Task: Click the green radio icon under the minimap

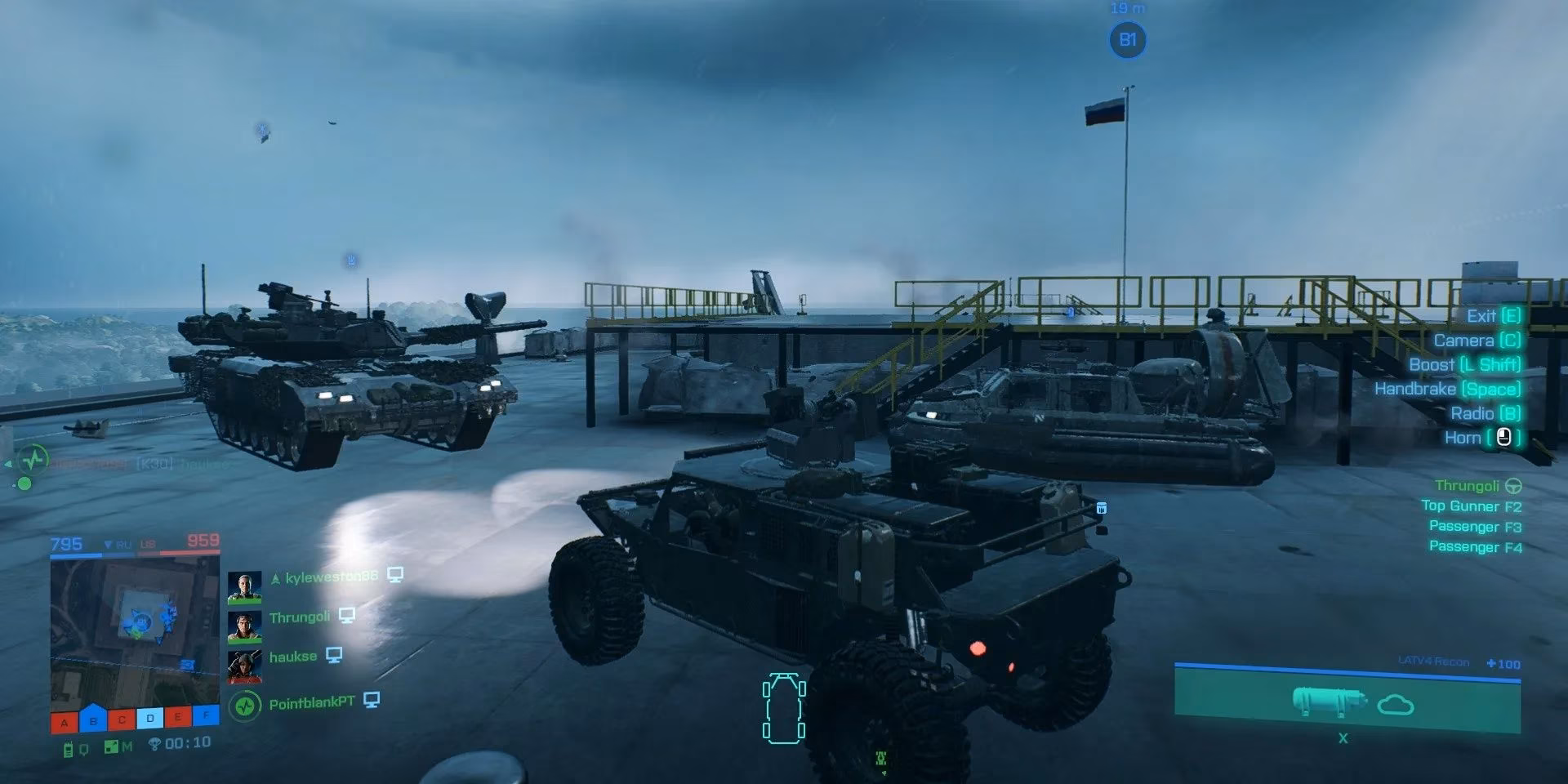Action: pos(68,746)
